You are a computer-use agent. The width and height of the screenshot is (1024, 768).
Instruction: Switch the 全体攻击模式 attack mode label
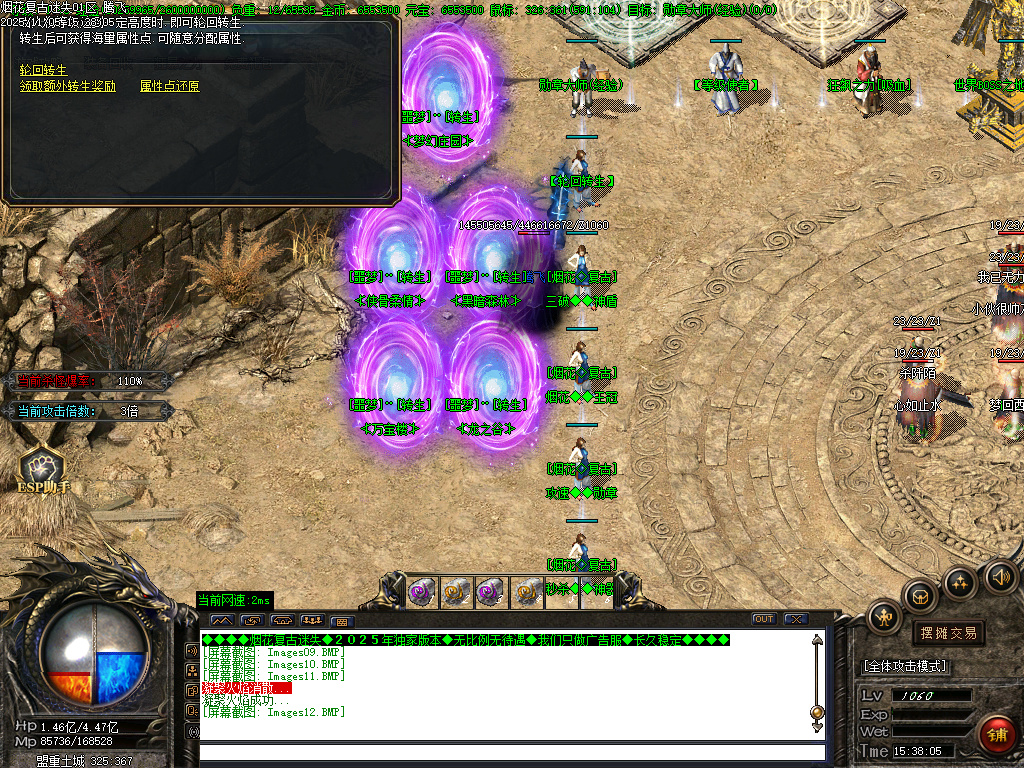[x=905, y=666]
